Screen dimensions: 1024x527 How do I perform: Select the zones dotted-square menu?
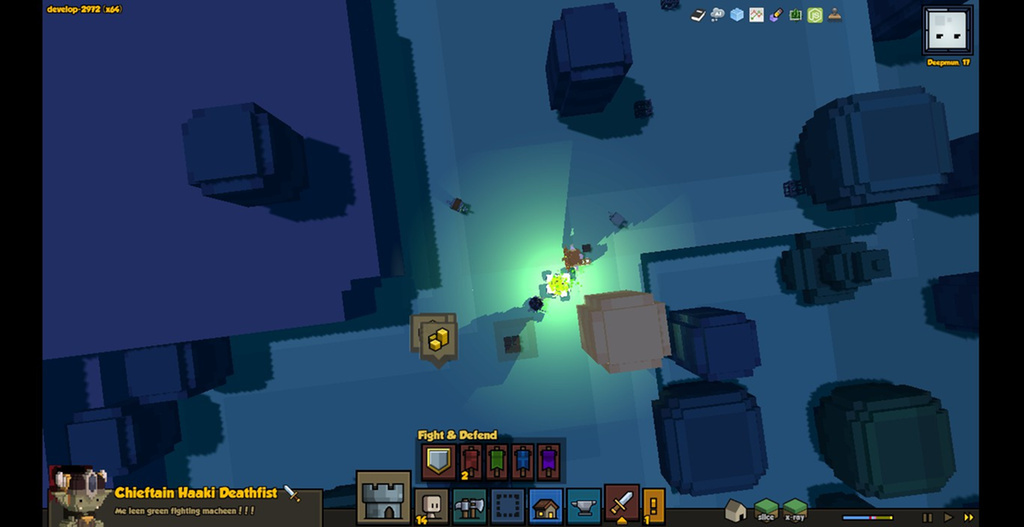507,506
